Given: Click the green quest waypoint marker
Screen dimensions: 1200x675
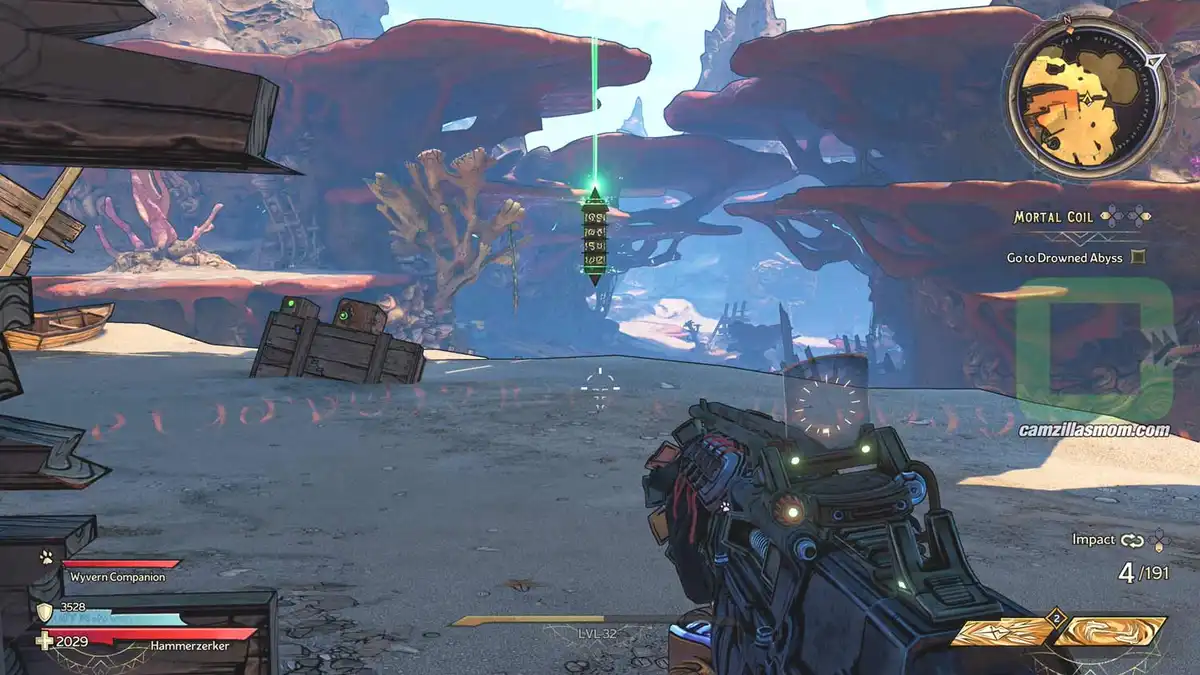Looking at the screenshot, I should pos(595,236).
